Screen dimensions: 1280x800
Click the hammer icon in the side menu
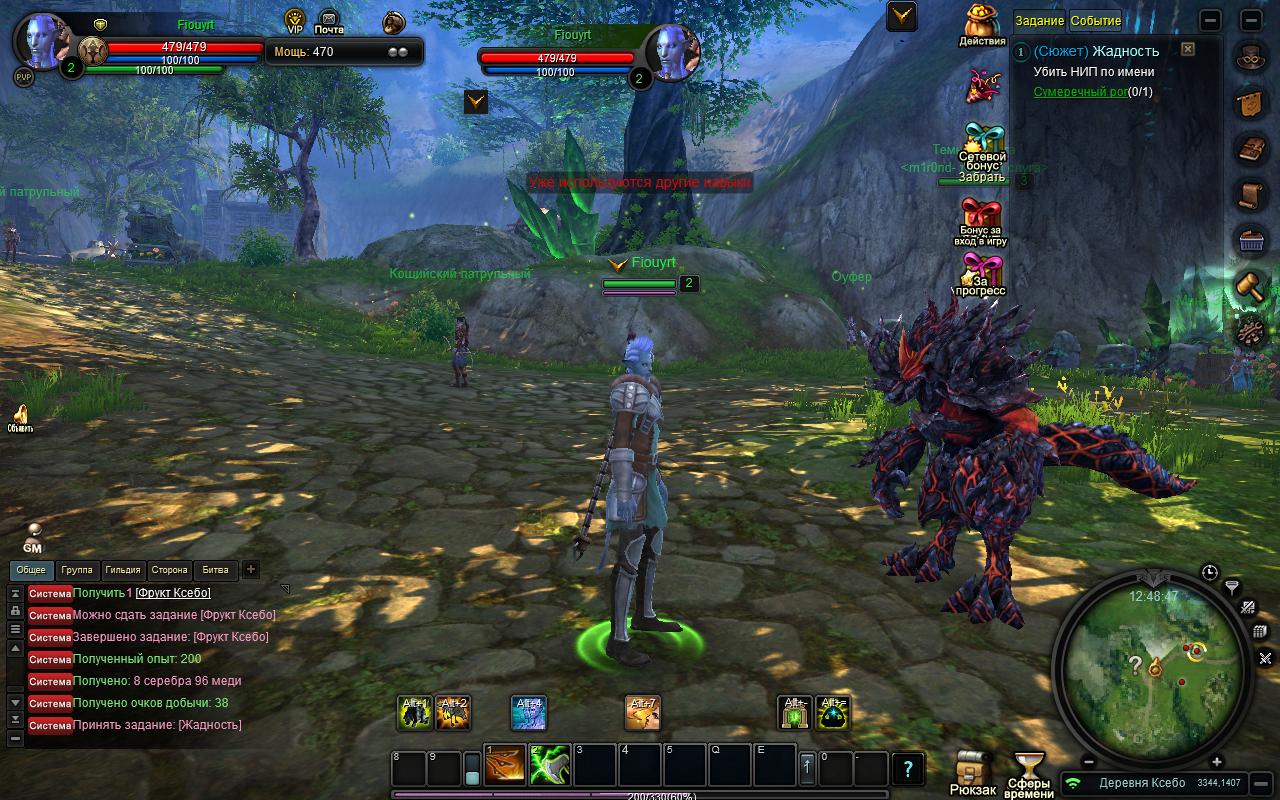[x=1248, y=284]
